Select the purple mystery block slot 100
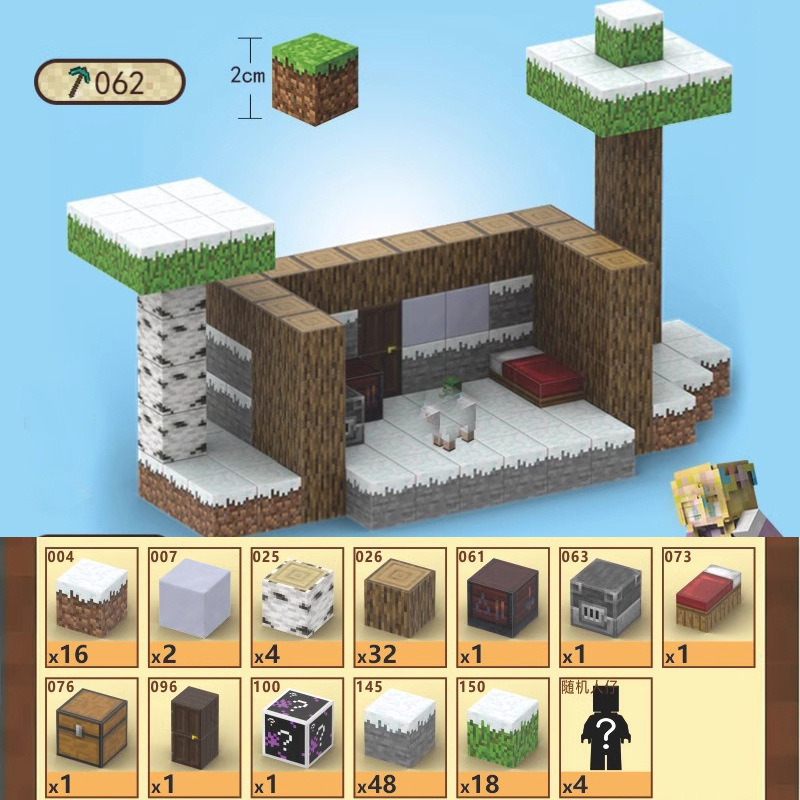The image size is (800, 800). (297, 737)
